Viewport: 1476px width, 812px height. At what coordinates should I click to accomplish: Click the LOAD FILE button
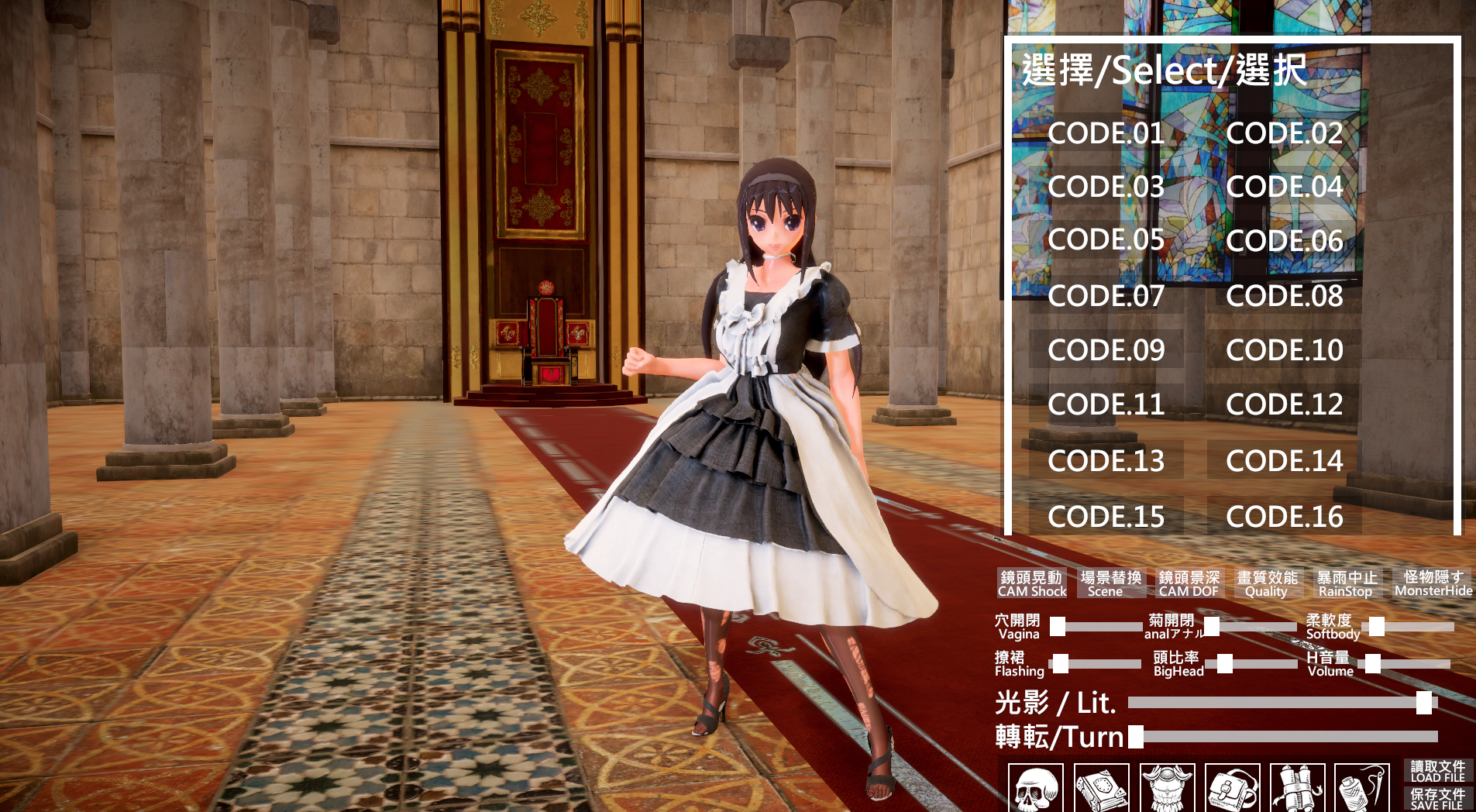point(1437,772)
